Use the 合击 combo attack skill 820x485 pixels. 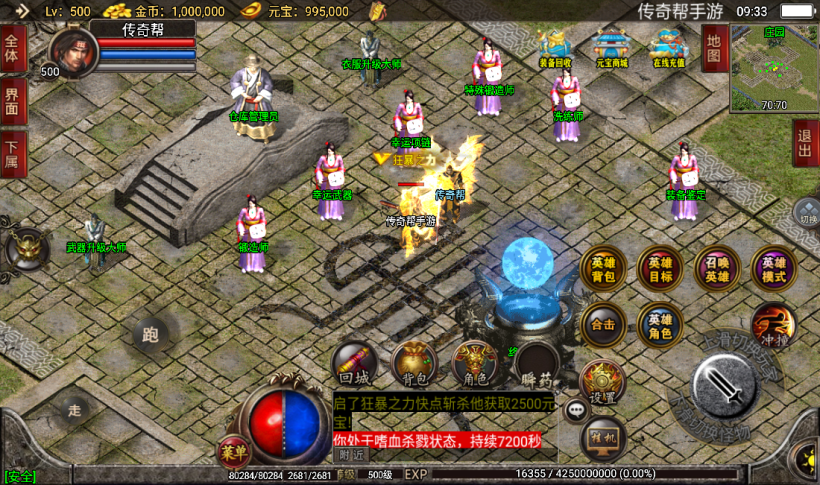(x=603, y=324)
